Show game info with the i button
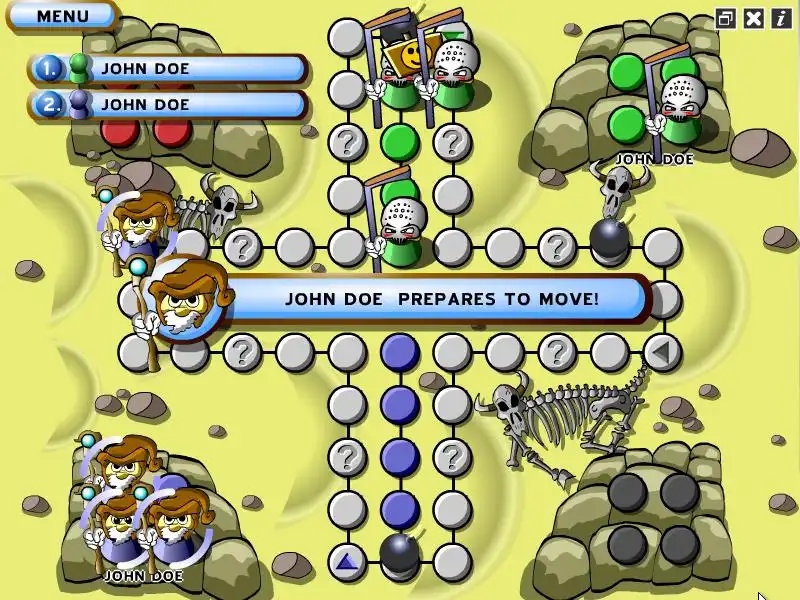800x600 pixels. [780, 17]
